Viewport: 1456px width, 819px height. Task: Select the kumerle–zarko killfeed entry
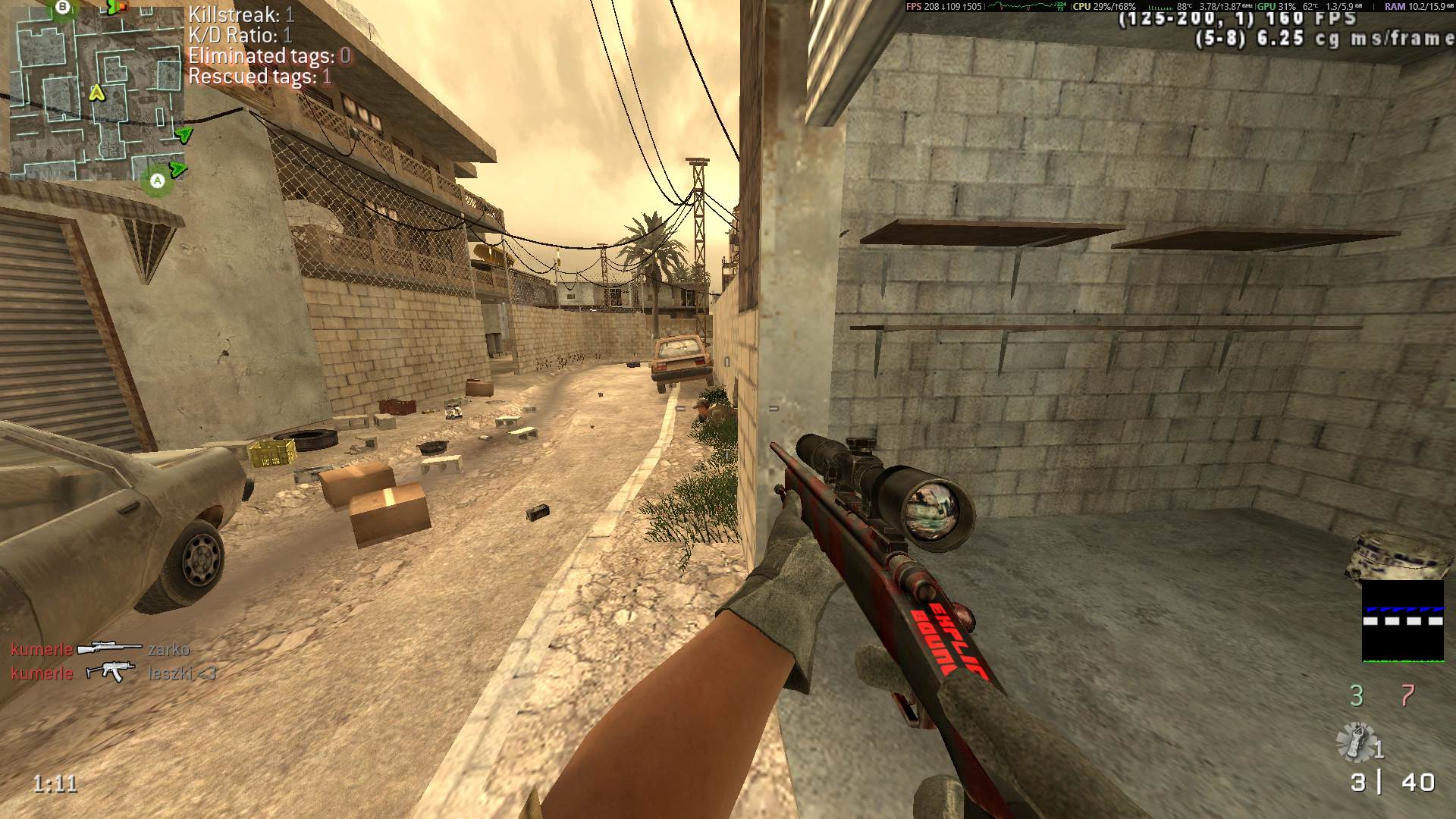[x=100, y=649]
